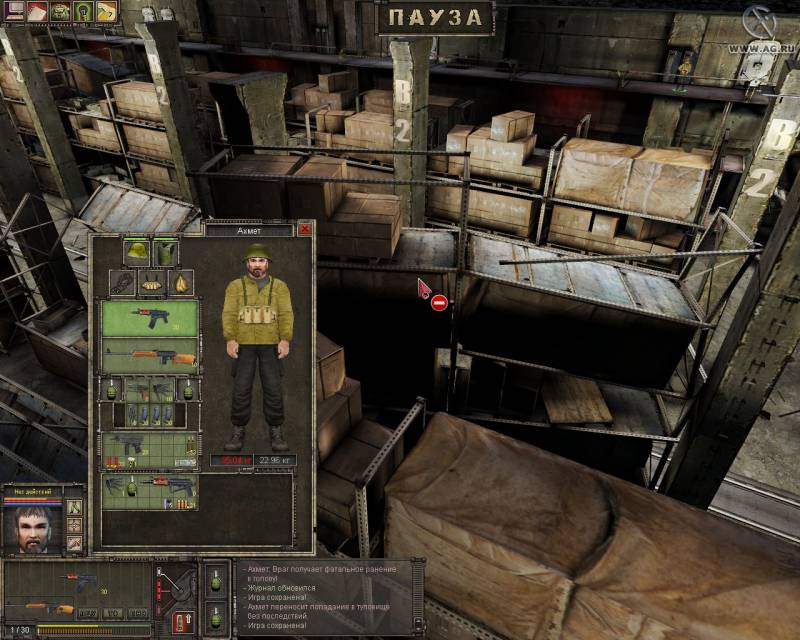Click the soldier helmet toolbar icon
The image size is (800, 640).
pos(58,12)
